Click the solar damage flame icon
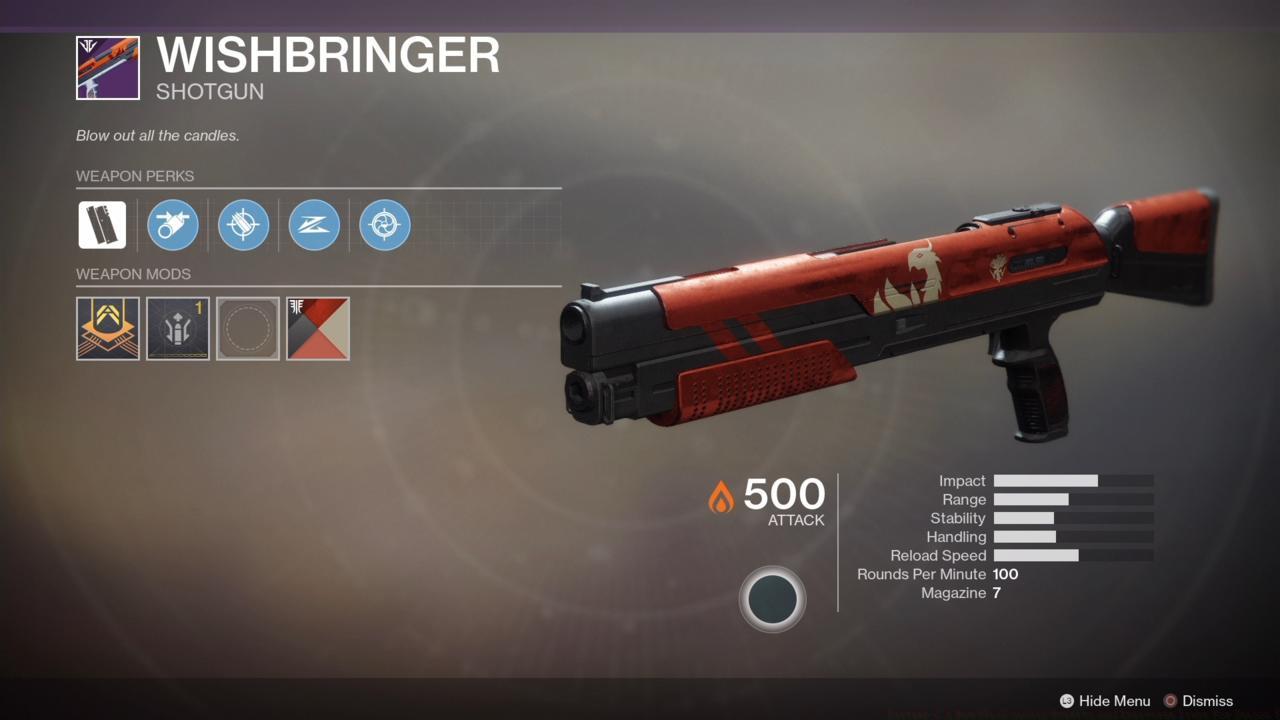1280x720 pixels. click(x=722, y=496)
